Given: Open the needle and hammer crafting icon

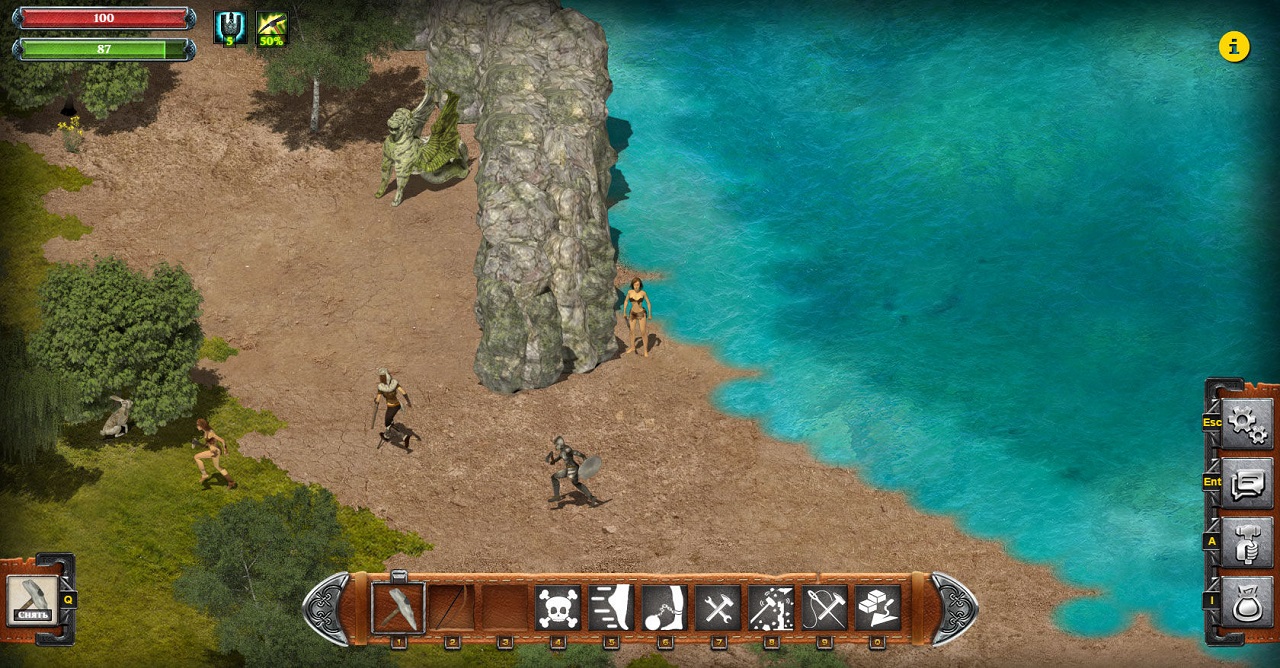Looking at the screenshot, I should (x=824, y=608).
